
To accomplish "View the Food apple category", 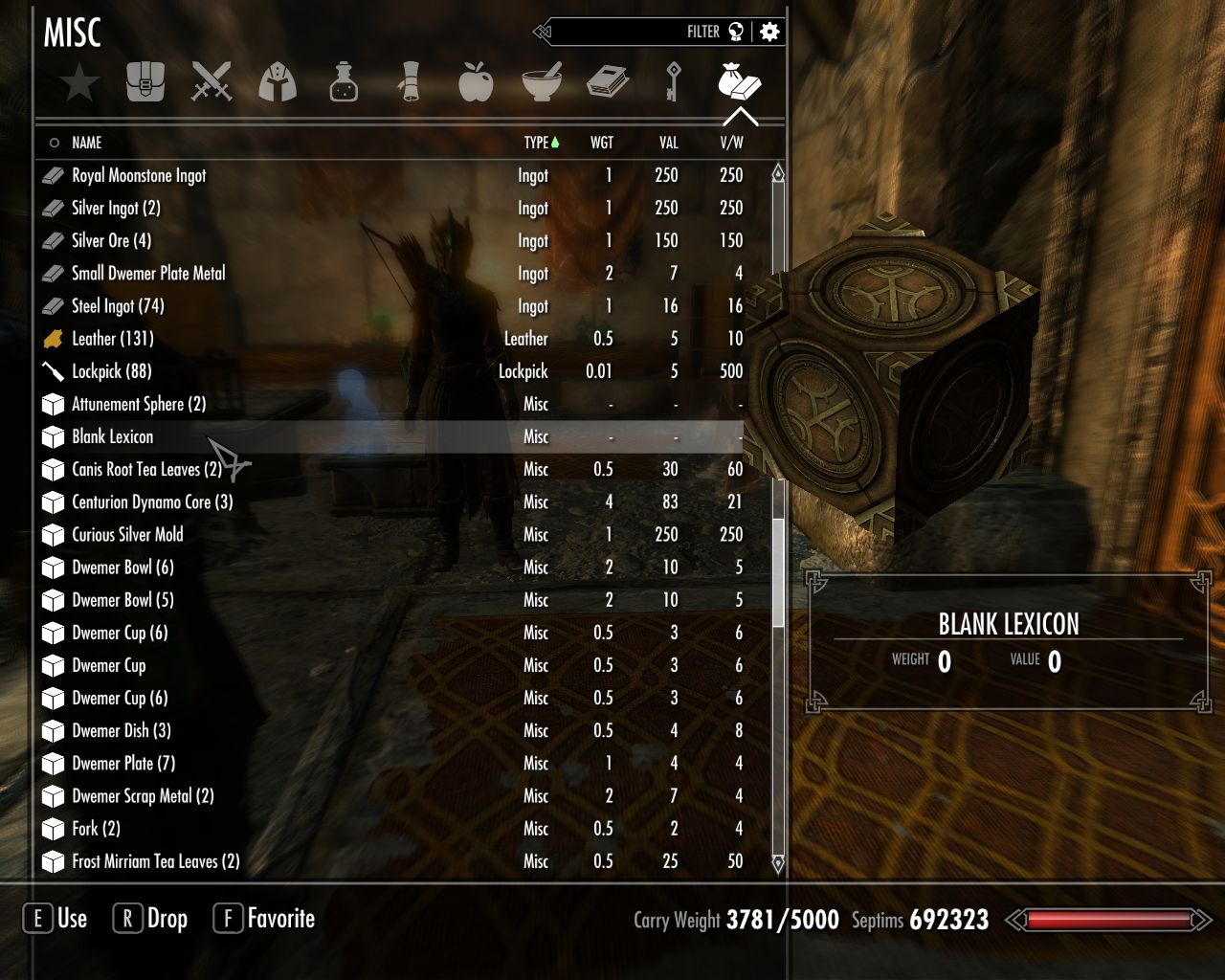I will click(476, 83).
